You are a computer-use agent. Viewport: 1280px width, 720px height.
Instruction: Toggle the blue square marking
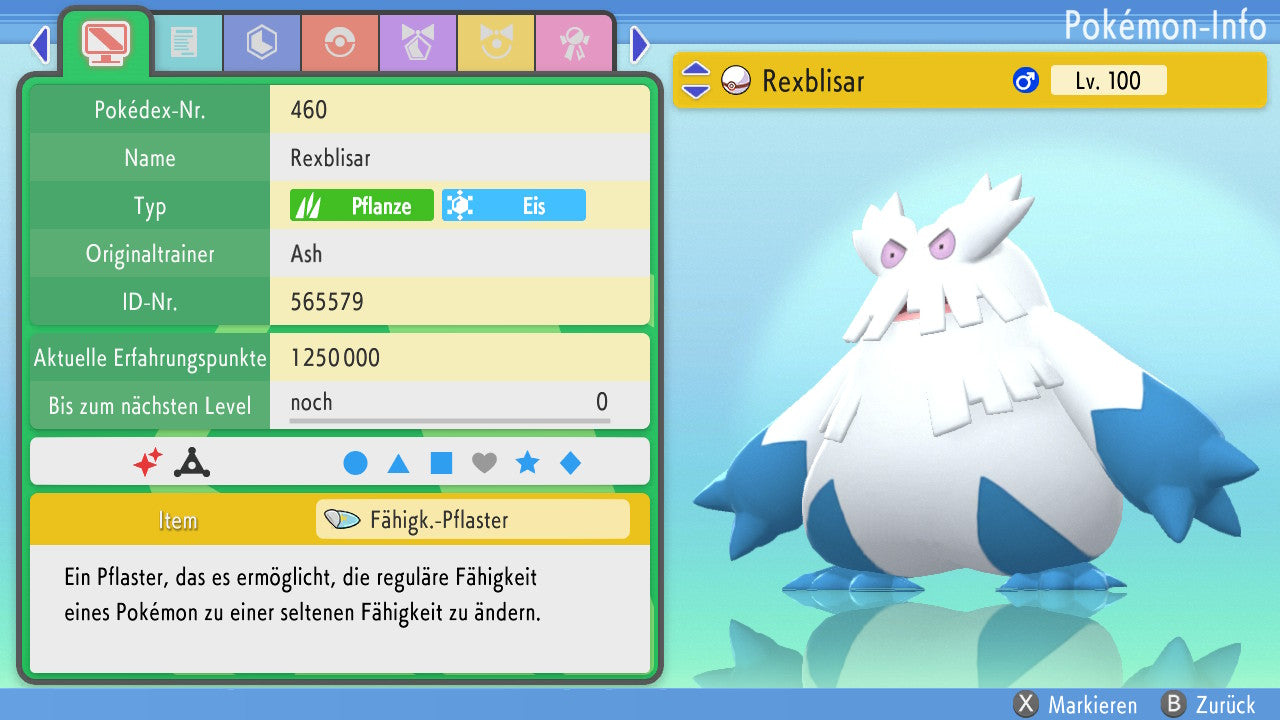[x=441, y=463]
